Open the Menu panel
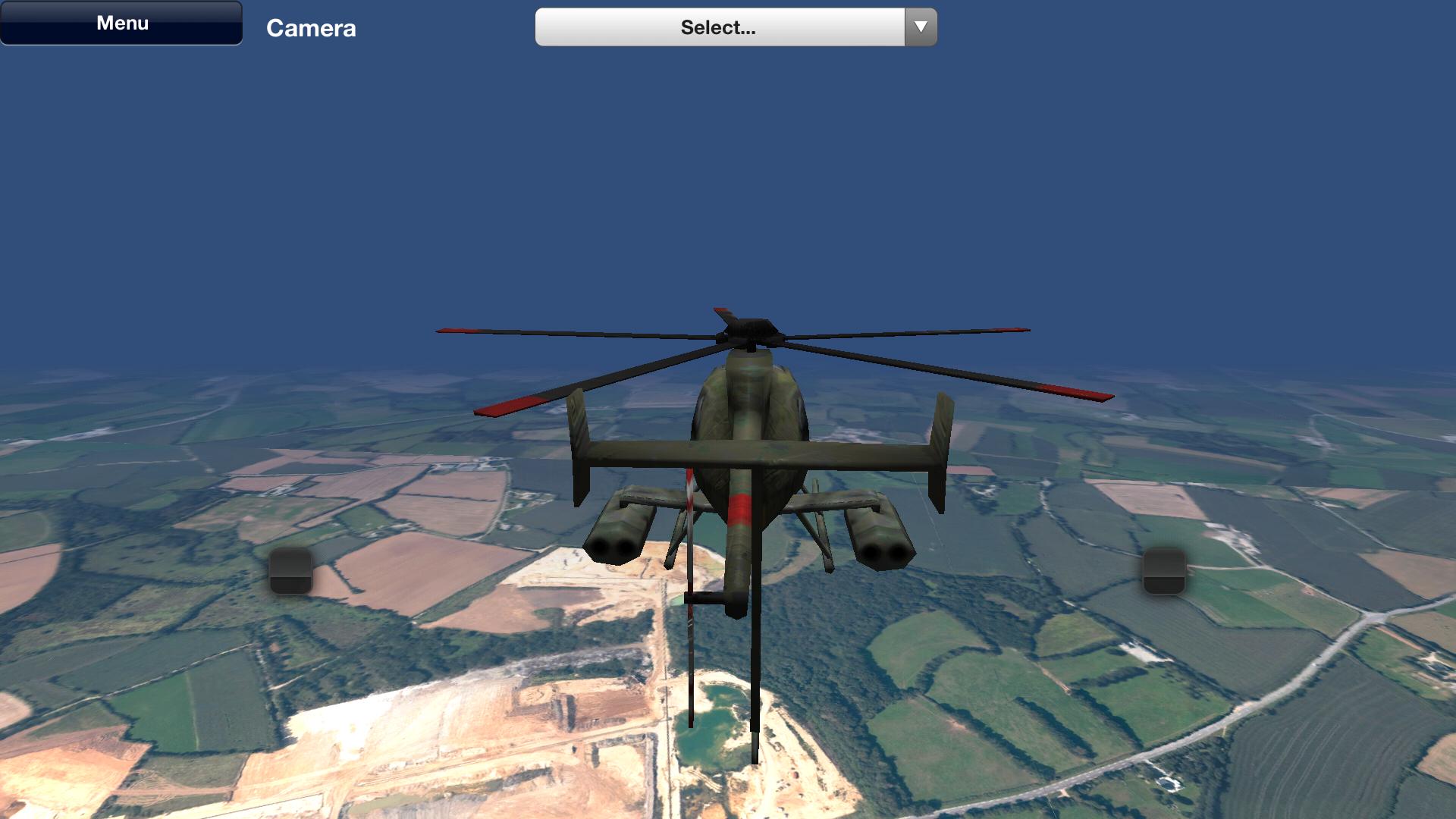The width and height of the screenshot is (1456, 819). coord(121,22)
